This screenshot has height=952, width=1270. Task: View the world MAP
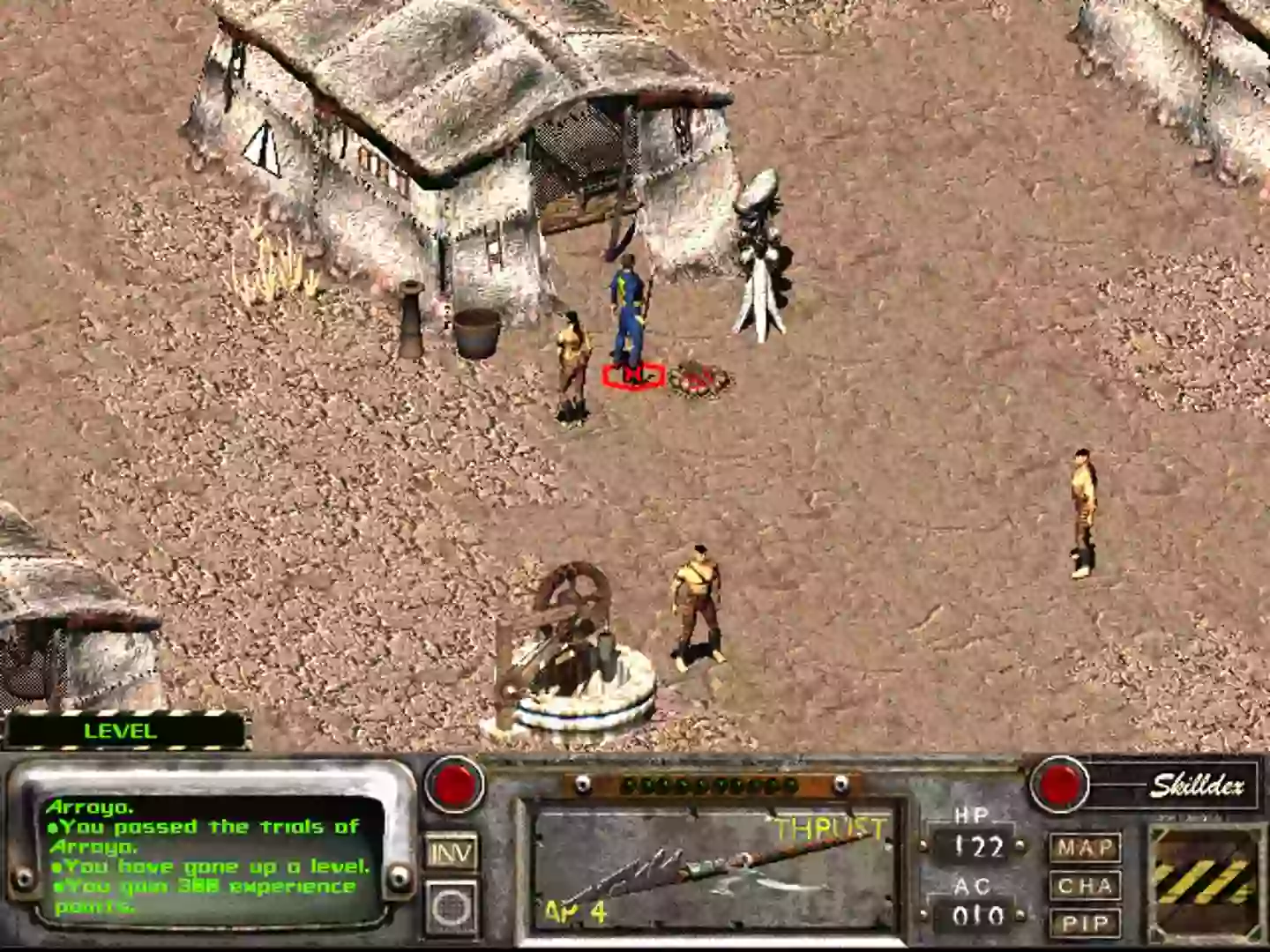click(1088, 848)
